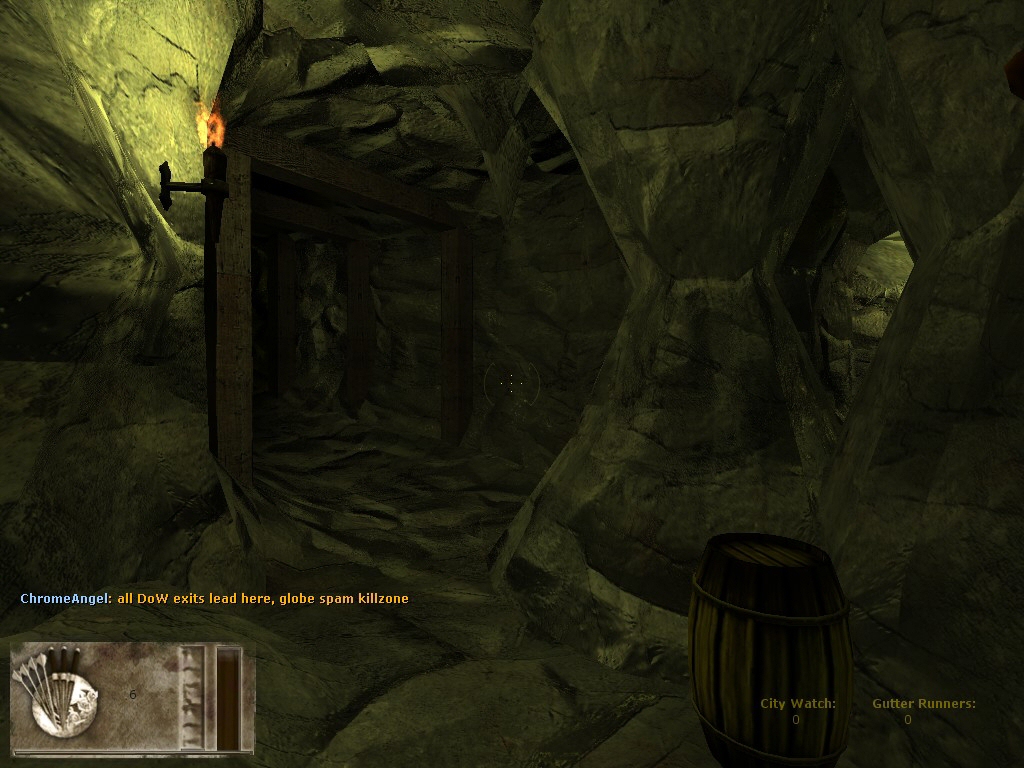Select the arrow quiver weapon icon
Image resolution: width=1024 pixels, height=768 pixels.
64,690
